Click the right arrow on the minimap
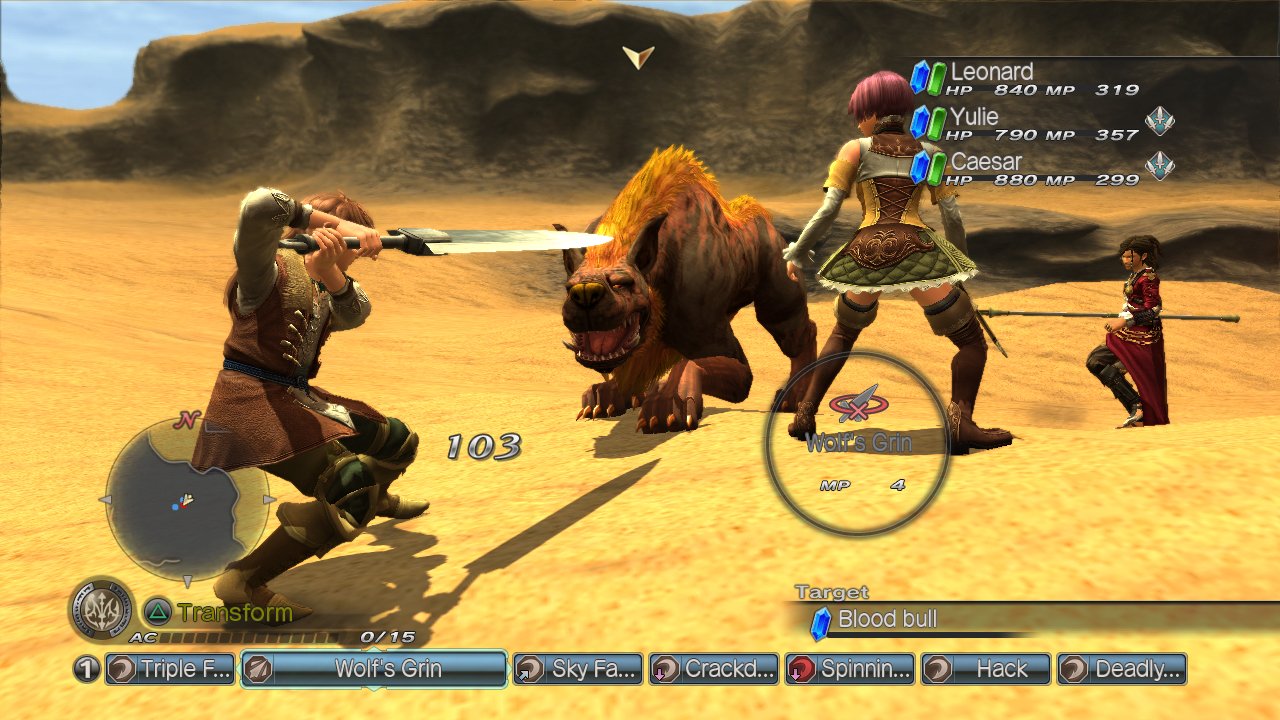 pos(268,499)
